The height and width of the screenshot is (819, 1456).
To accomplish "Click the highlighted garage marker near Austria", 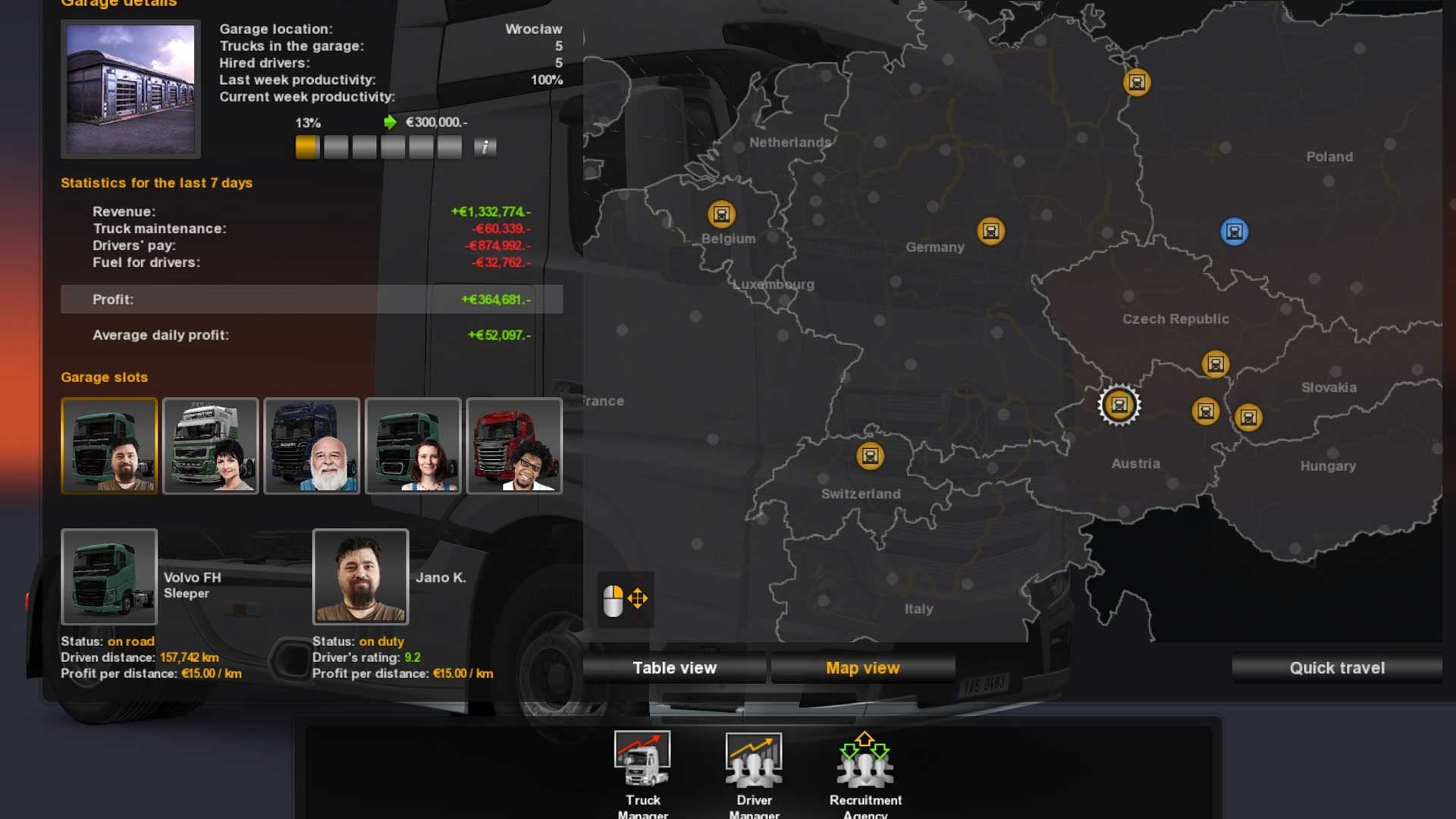I will pos(1119,405).
